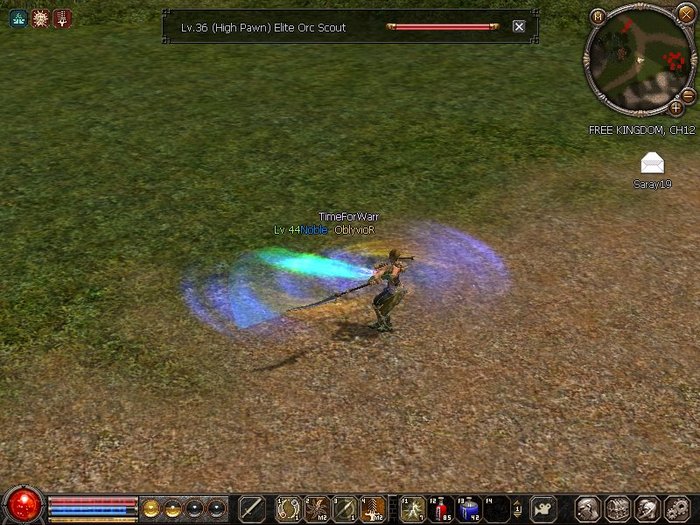
Task: Click the sun-shaped buff icon
Action: point(40,18)
